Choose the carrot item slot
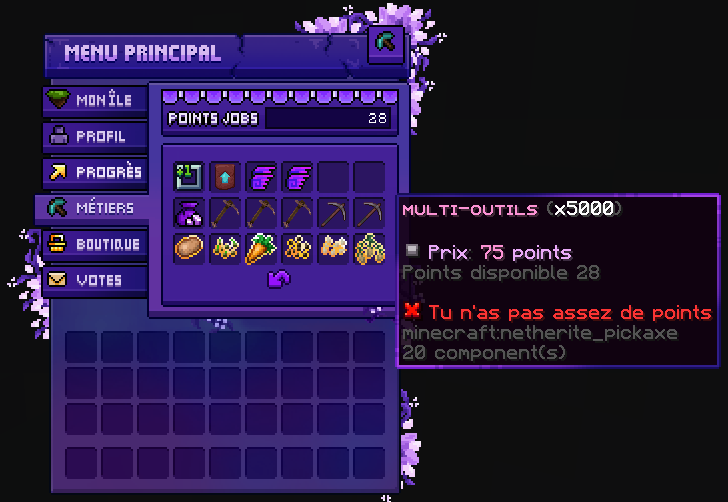The height and width of the screenshot is (502, 728). [261, 248]
